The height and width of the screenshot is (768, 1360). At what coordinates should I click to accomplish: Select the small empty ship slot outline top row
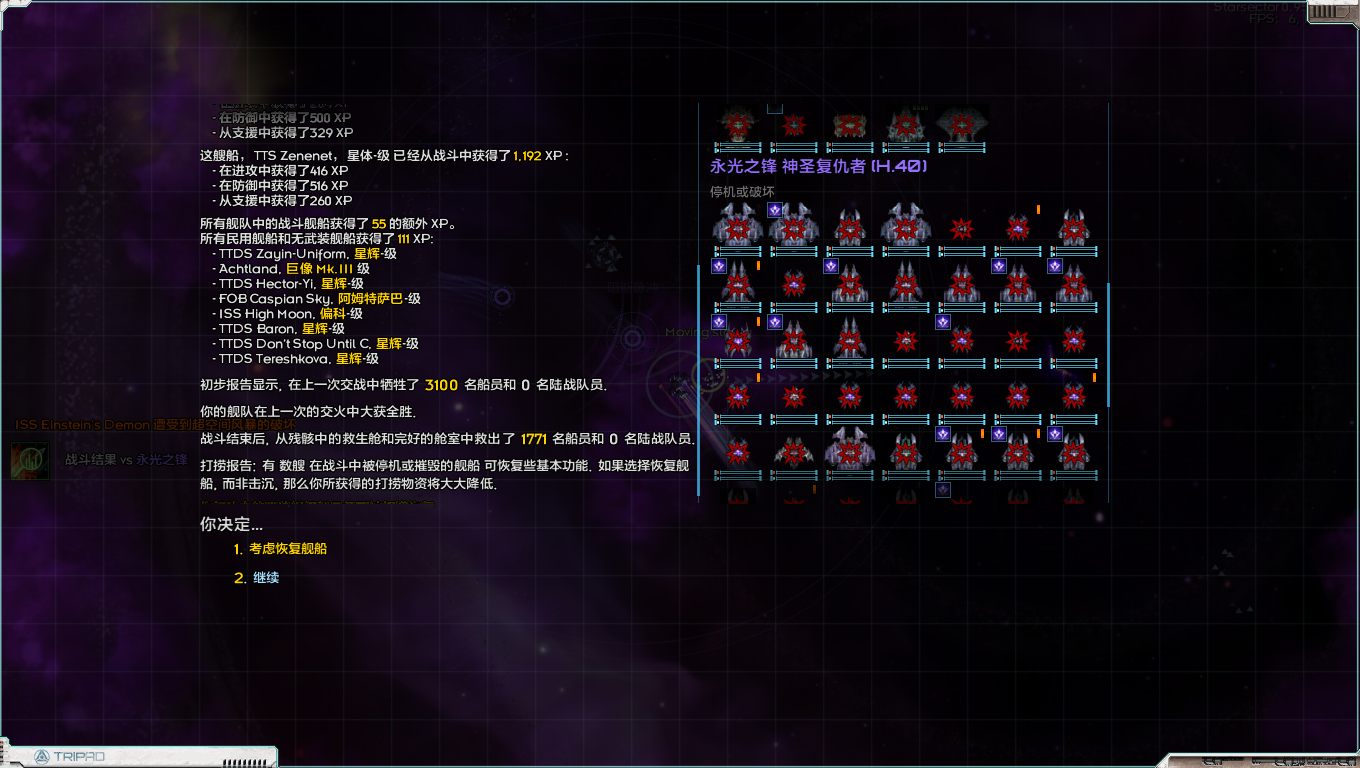[774, 109]
